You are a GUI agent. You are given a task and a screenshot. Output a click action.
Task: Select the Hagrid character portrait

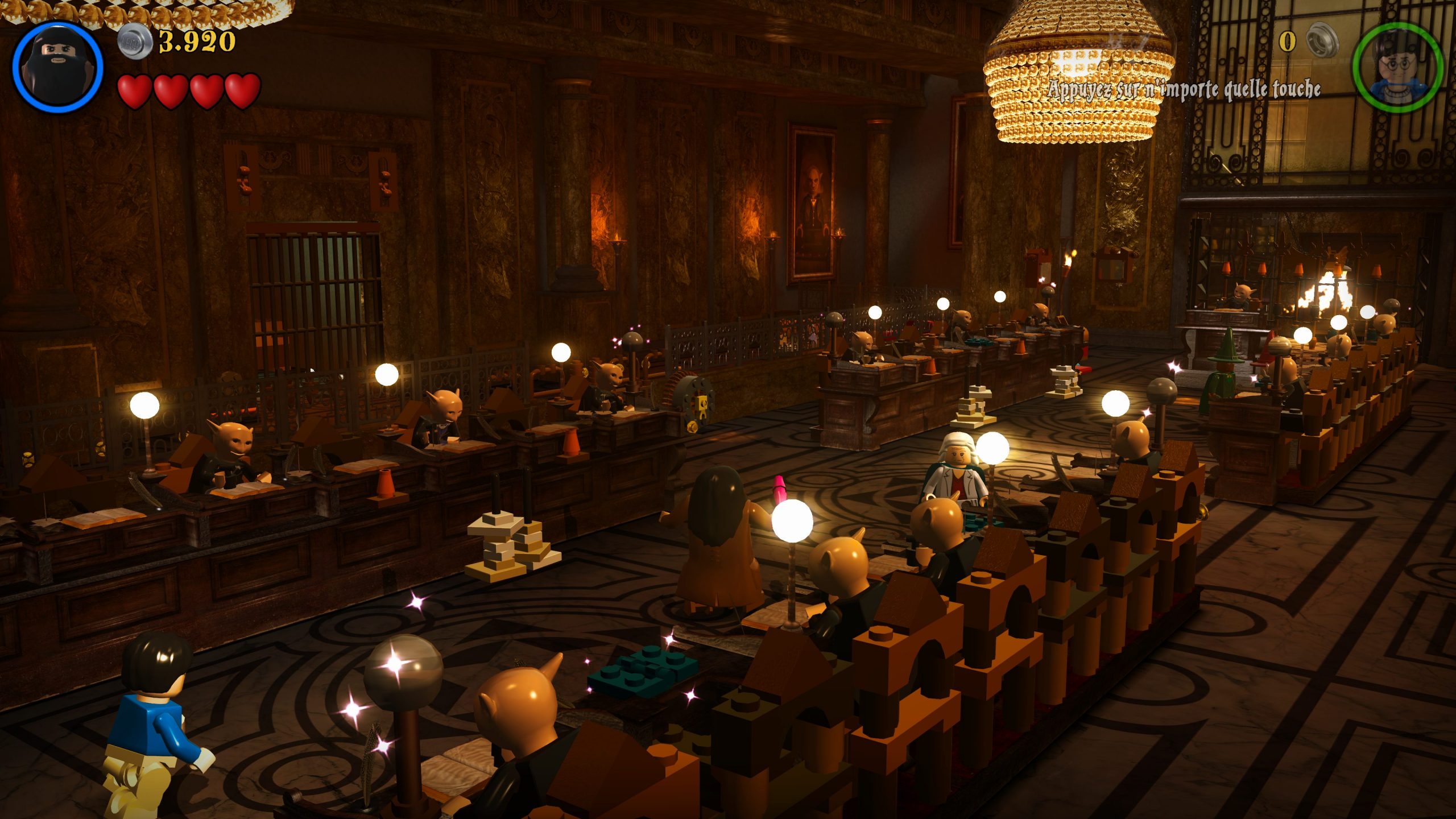click(57, 67)
